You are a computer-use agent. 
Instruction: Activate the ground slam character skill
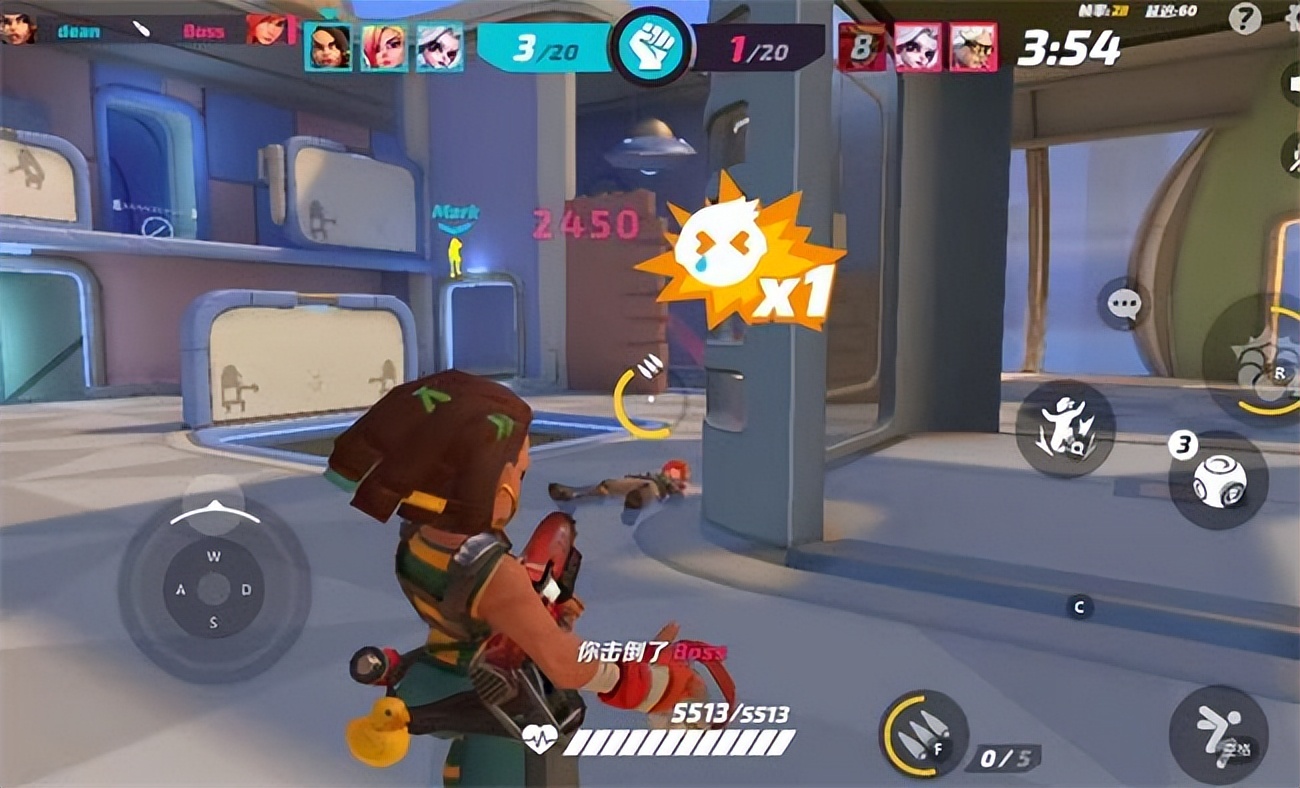pos(1065,428)
